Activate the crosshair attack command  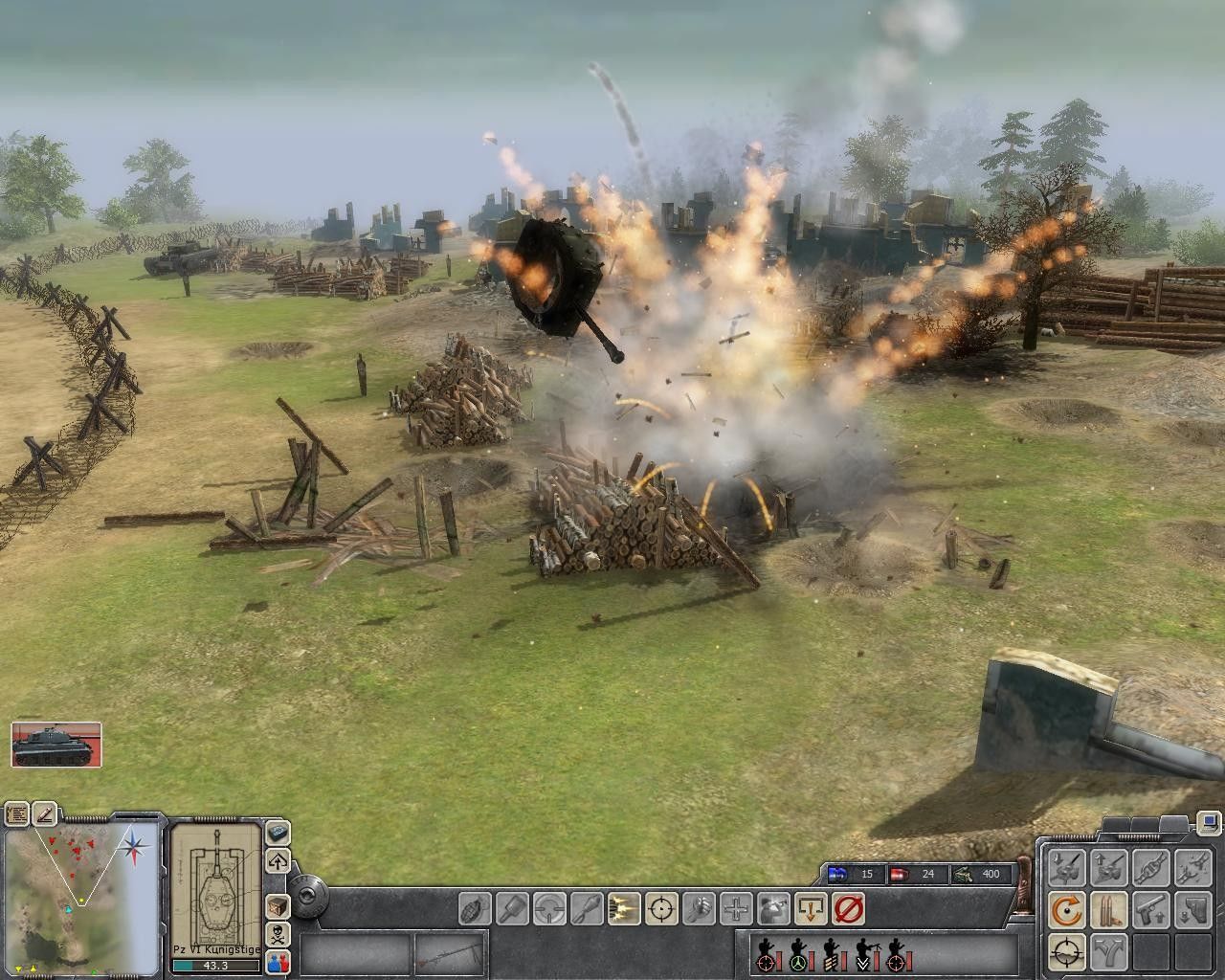click(x=661, y=907)
